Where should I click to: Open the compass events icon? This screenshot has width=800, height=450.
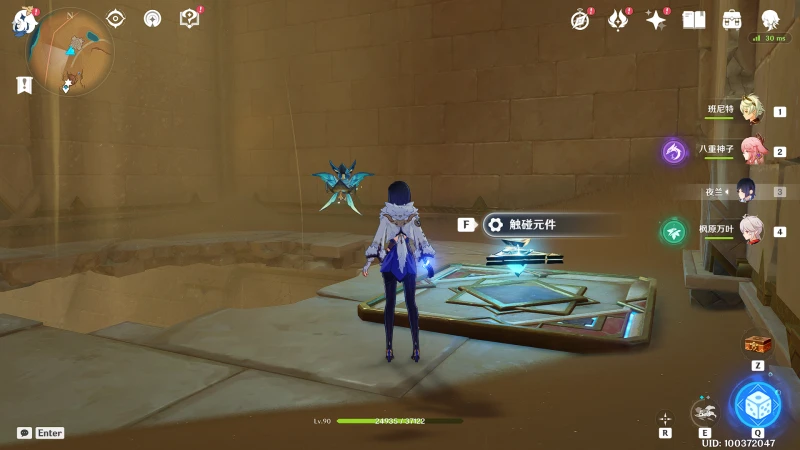(581, 20)
